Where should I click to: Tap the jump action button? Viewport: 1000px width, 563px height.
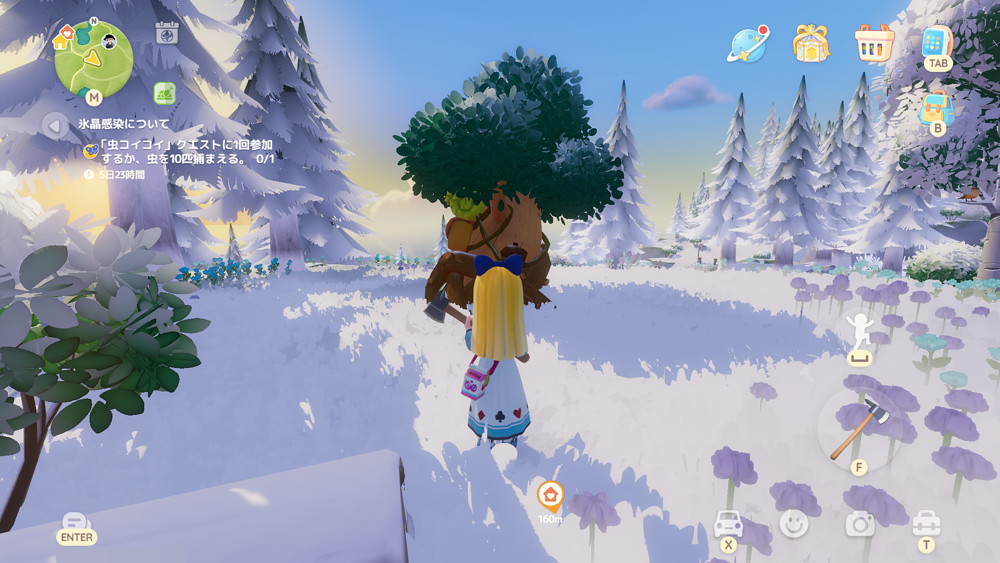tap(860, 332)
